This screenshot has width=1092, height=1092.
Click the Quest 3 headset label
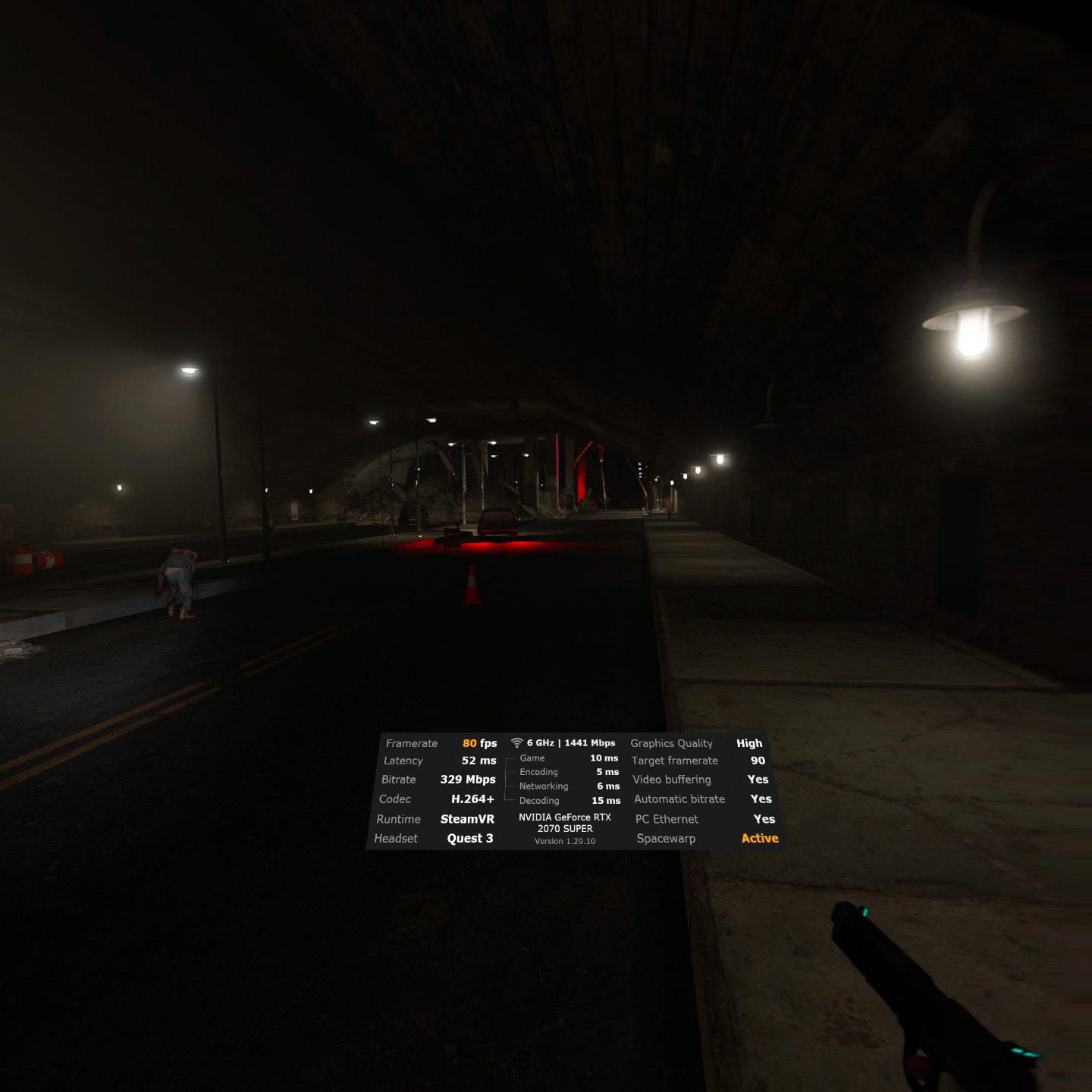pyautogui.click(x=469, y=838)
